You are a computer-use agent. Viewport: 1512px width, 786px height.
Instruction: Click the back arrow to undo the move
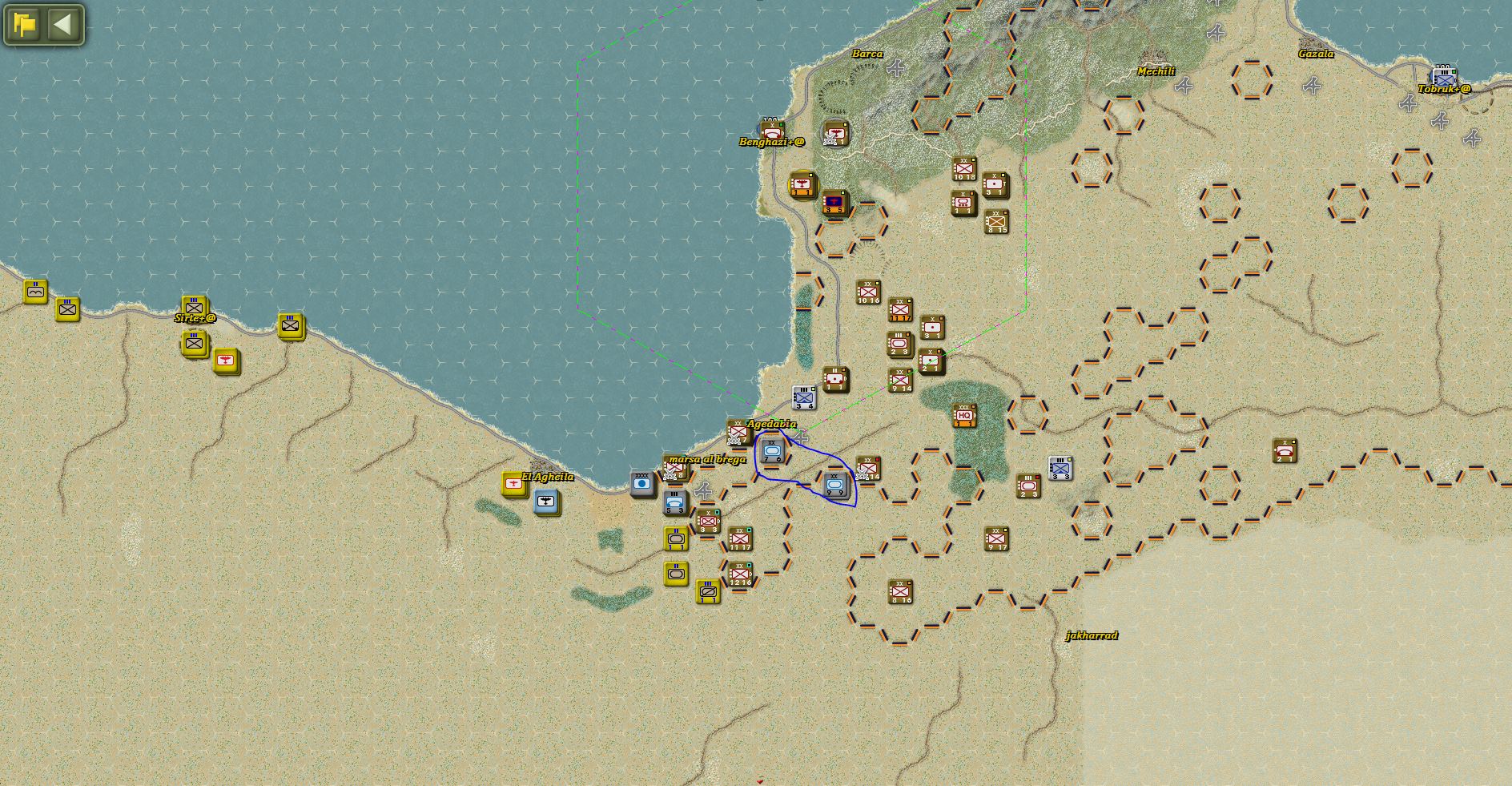pos(66,22)
